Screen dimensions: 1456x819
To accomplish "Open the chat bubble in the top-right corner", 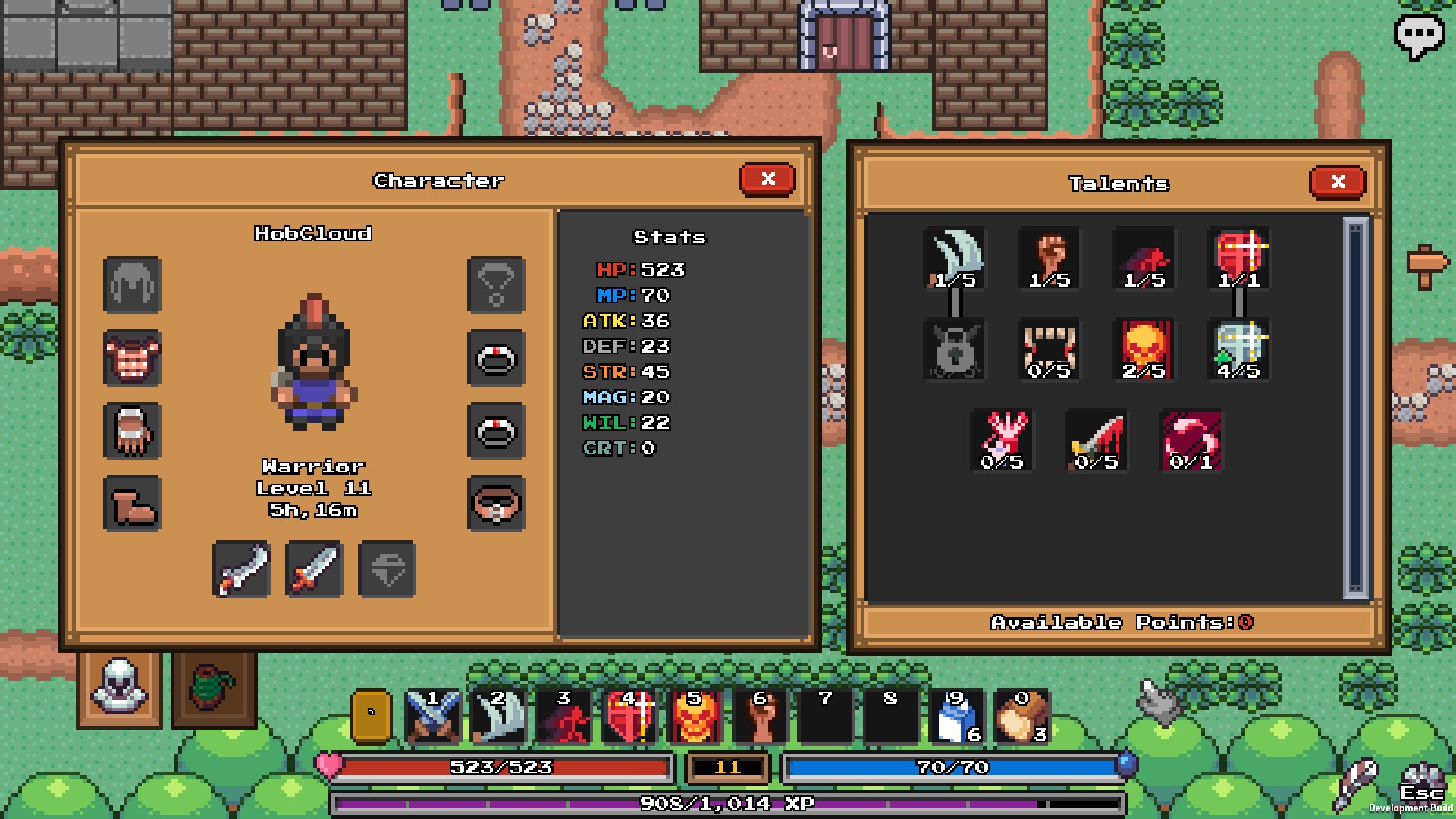I will [x=1420, y=33].
